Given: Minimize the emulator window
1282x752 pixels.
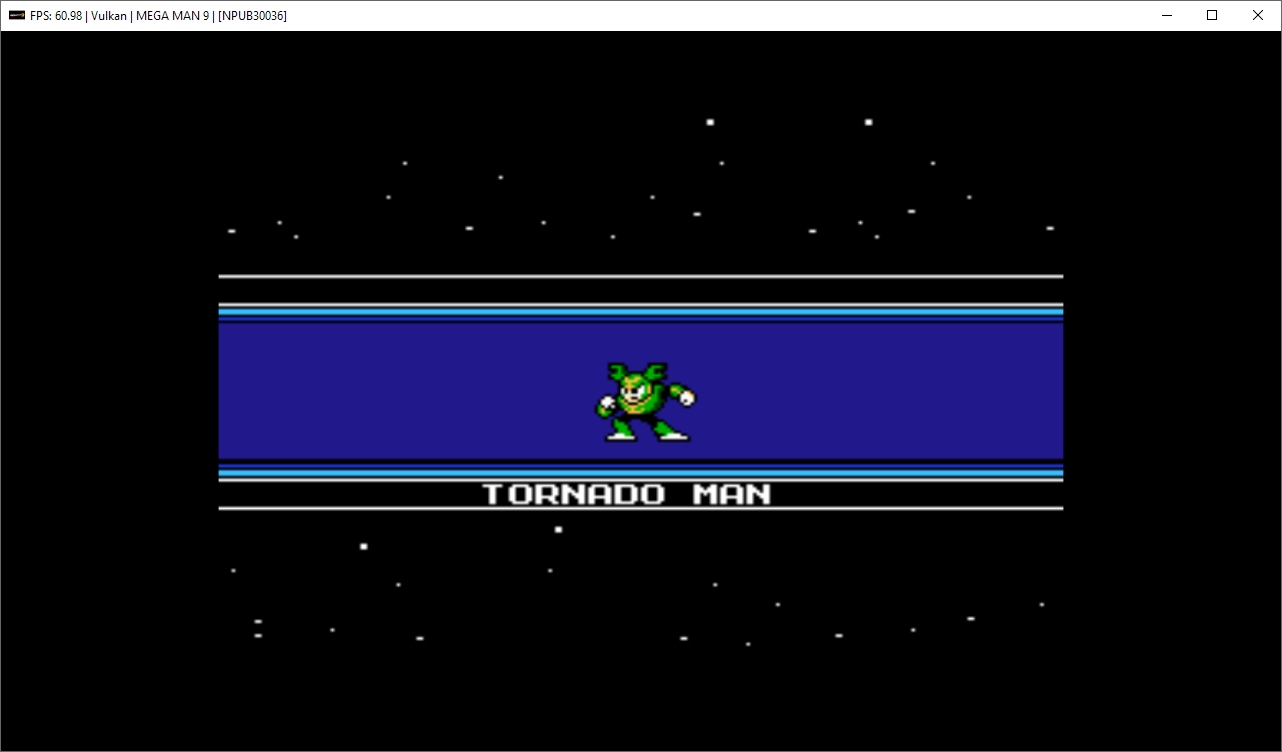Looking at the screenshot, I should pyautogui.click(x=1166, y=15).
